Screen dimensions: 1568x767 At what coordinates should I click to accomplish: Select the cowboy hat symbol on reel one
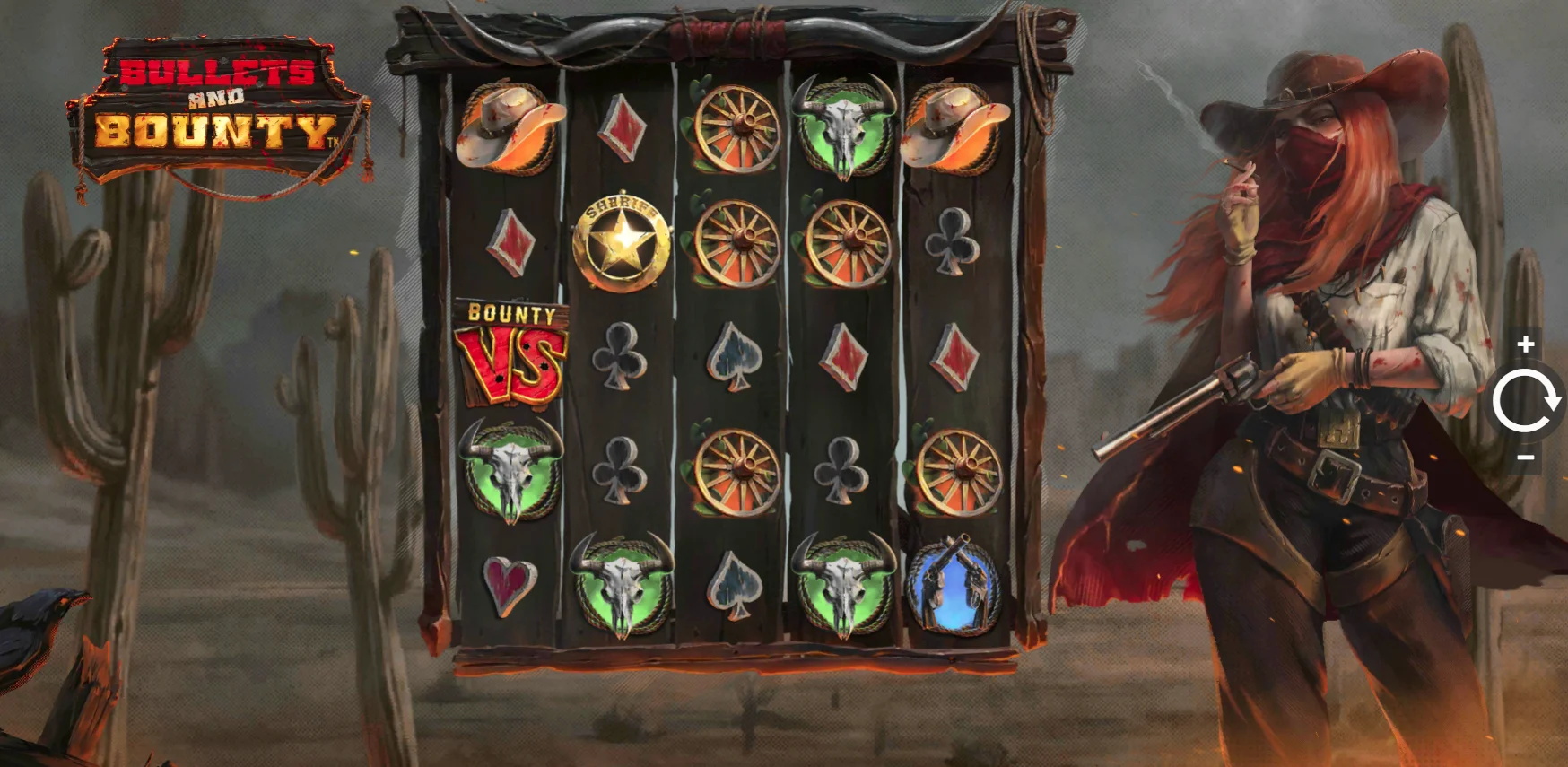click(x=510, y=126)
